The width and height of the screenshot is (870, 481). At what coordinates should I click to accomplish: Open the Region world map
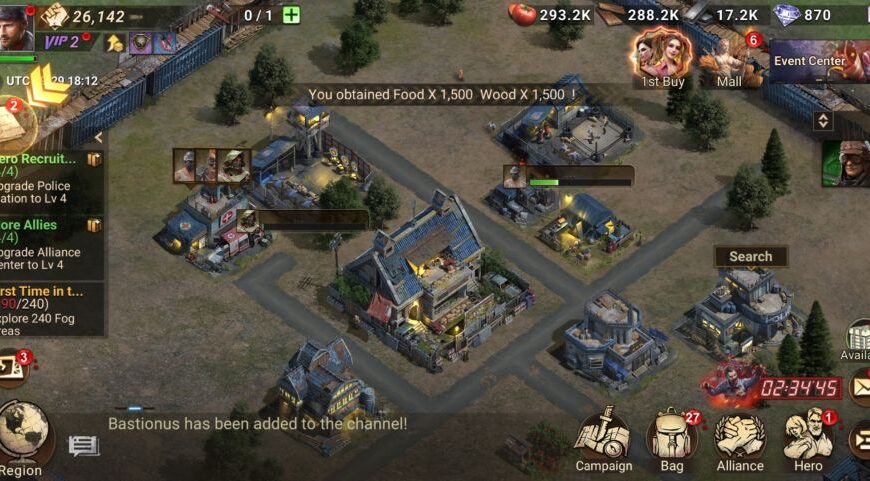click(x=22, y=437)
